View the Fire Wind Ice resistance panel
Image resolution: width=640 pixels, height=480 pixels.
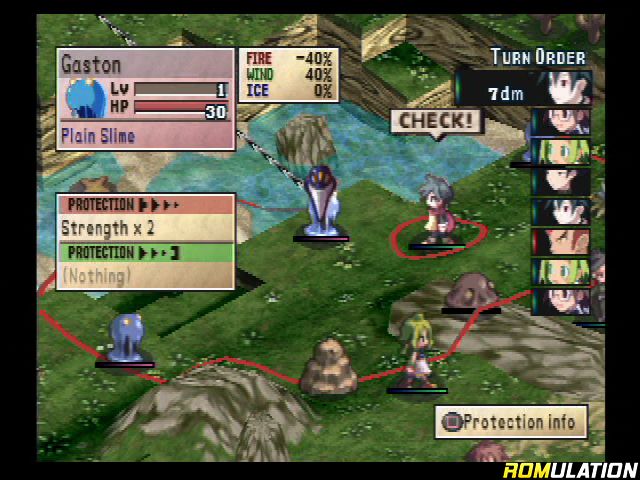289,75
